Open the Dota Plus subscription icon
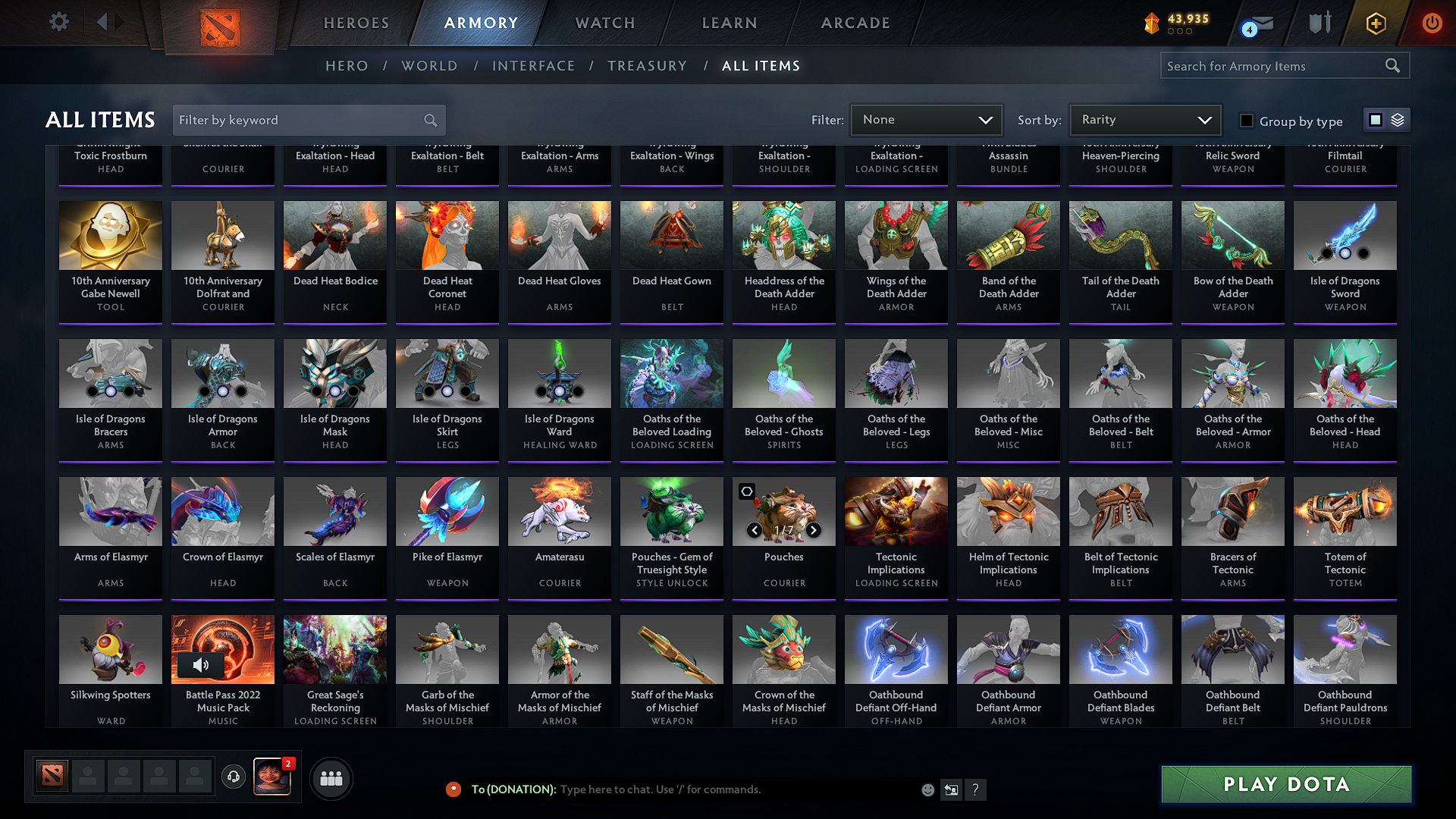This screenshot has width=1456, height=819. (x=1375, y=23)
